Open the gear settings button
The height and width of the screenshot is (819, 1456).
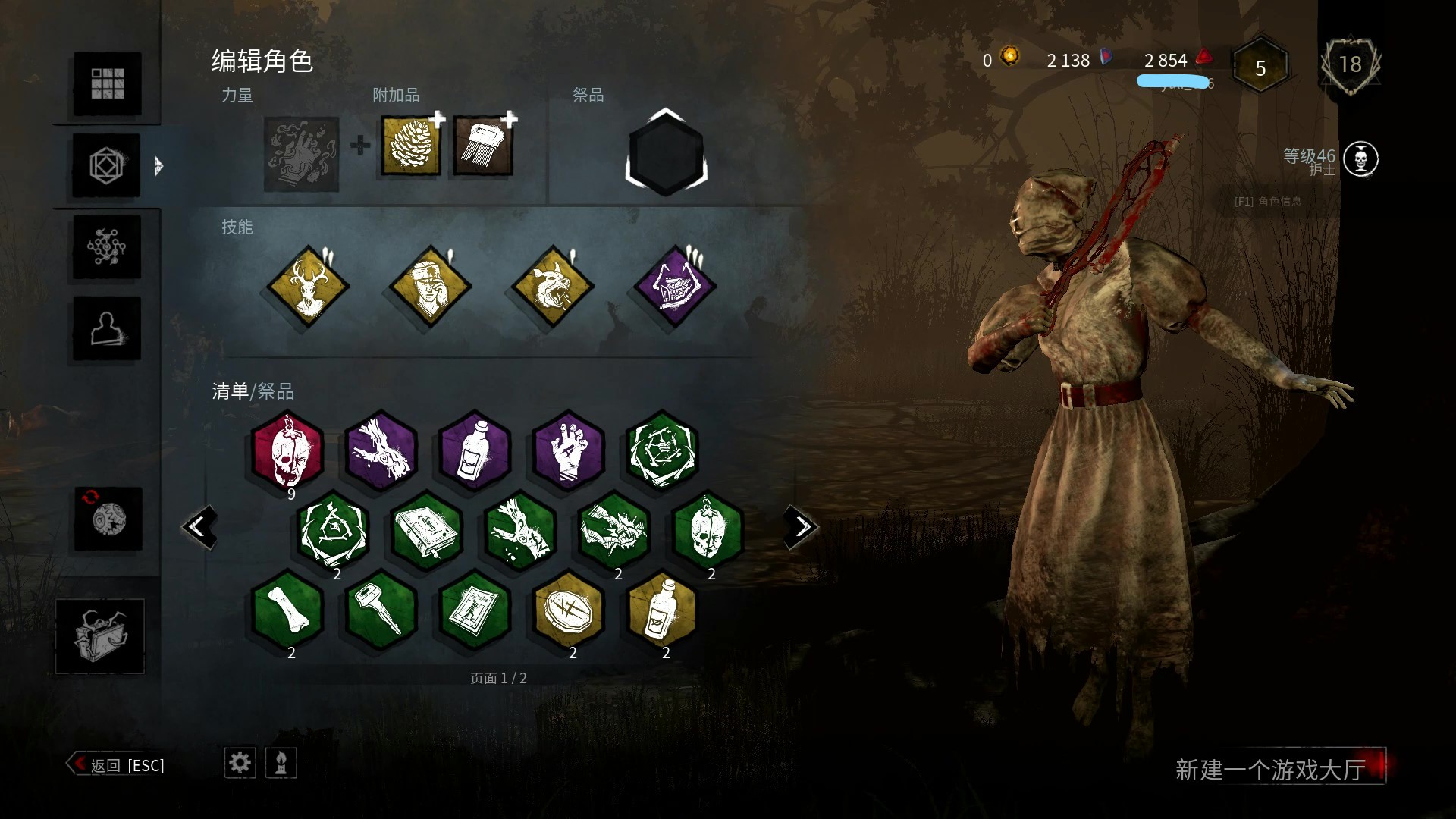coord(240,762)
